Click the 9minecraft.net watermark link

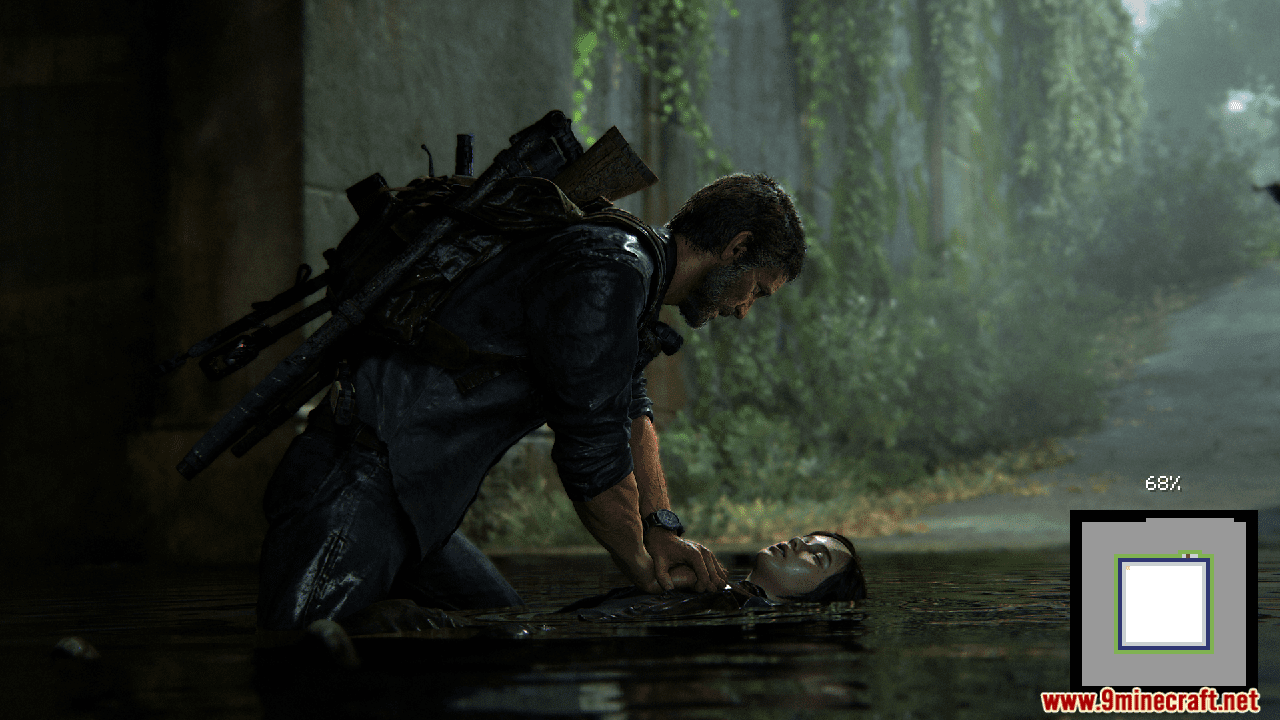(1150, 701)
